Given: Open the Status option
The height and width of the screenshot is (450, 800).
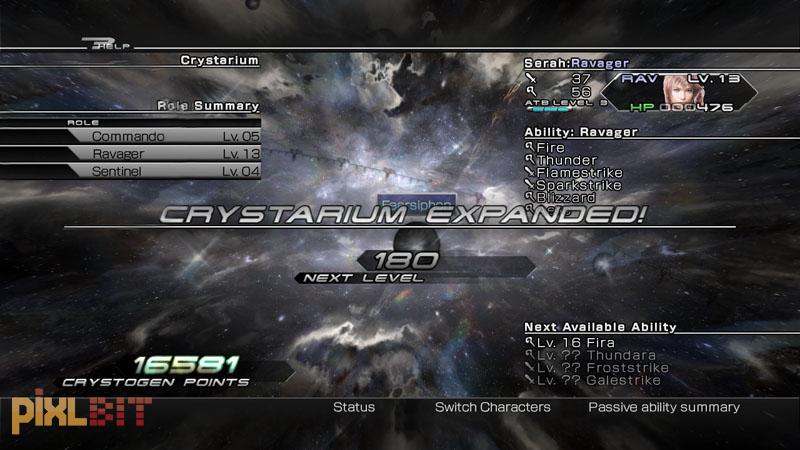Looking at the screenshot, I should coord(354,407).
